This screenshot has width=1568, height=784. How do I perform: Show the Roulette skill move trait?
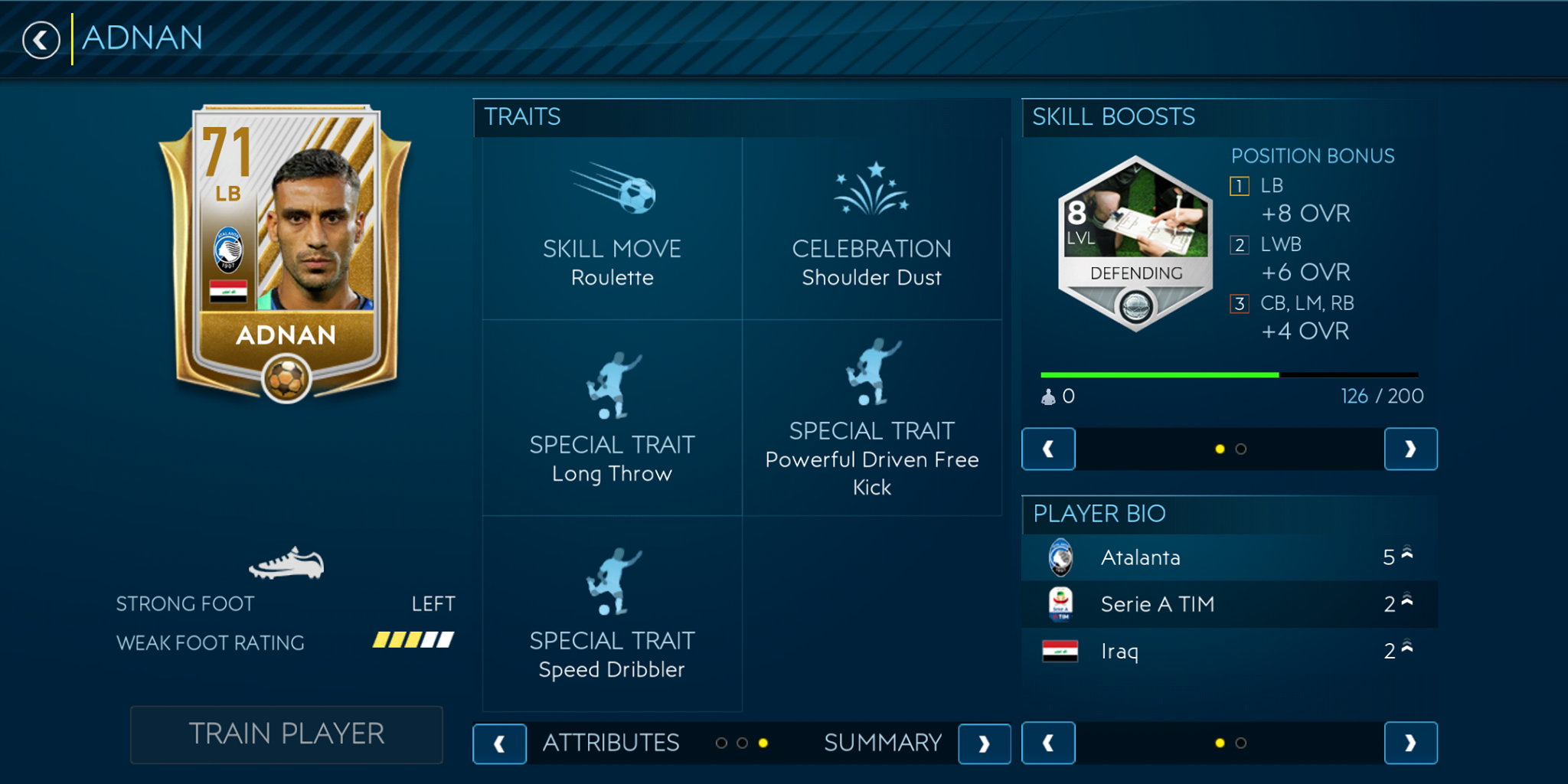pos(612,228)
